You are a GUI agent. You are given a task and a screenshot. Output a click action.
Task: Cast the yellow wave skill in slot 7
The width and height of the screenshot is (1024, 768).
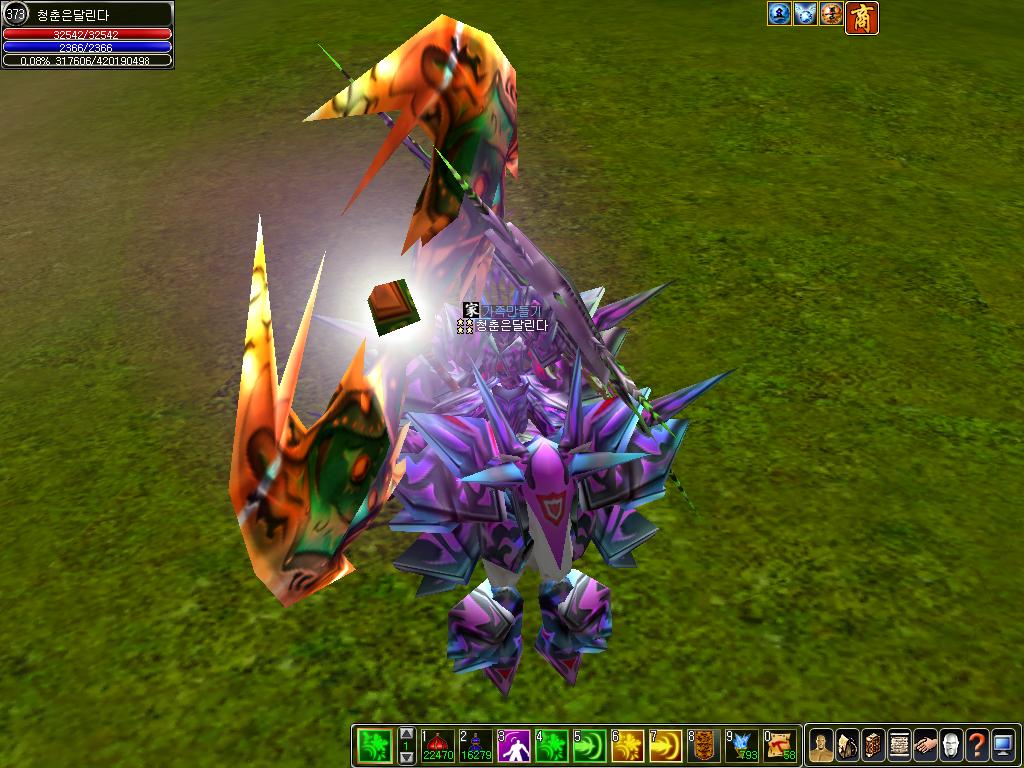pyautogui.click(x=665, y=745)
